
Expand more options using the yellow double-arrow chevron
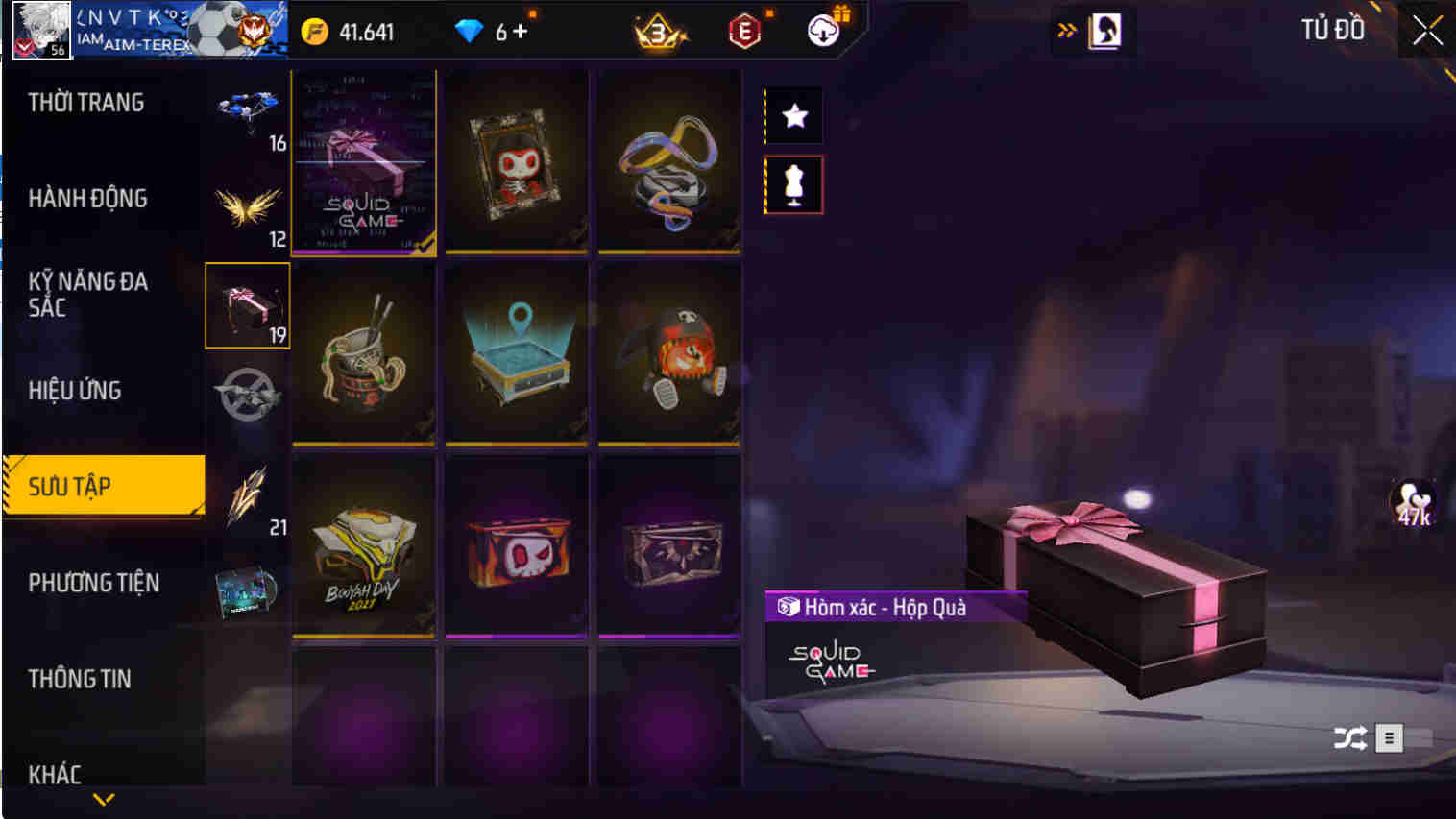[x=1066, y=30]
